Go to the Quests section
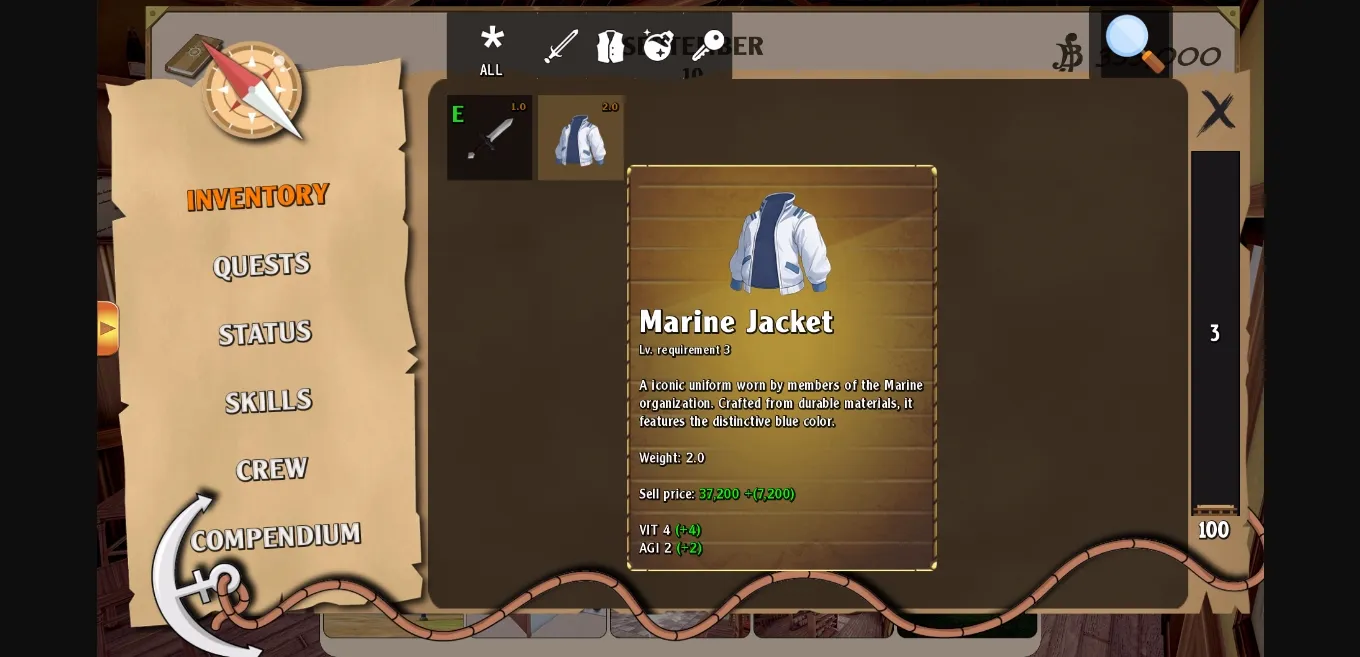Viewport: 1360px width, 657px height. coord(261,265)
